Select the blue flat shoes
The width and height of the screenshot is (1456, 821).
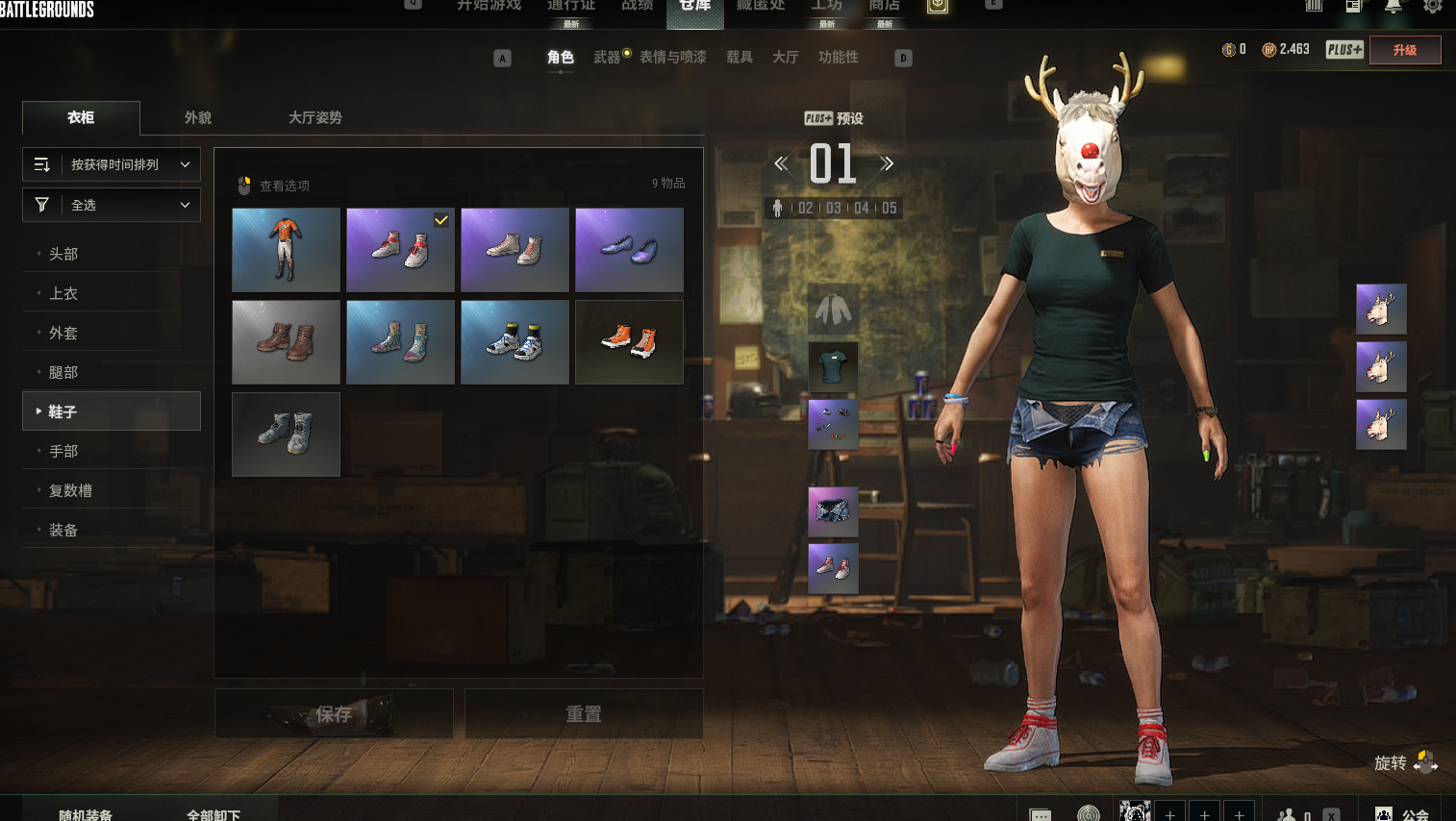[x=629, y=250]
